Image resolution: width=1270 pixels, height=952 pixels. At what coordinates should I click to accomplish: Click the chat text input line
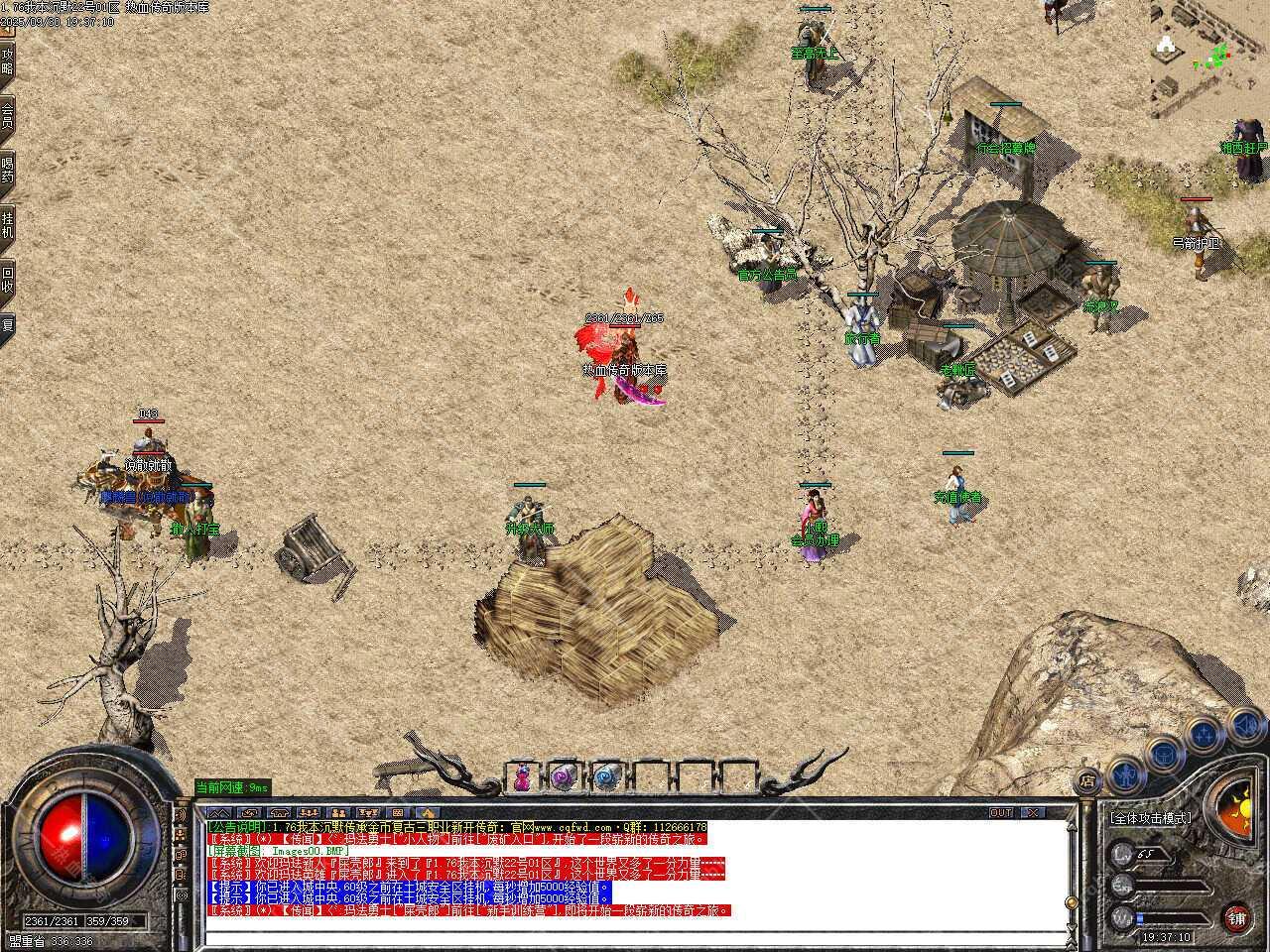pyautogui.click(x=635, y=936)
